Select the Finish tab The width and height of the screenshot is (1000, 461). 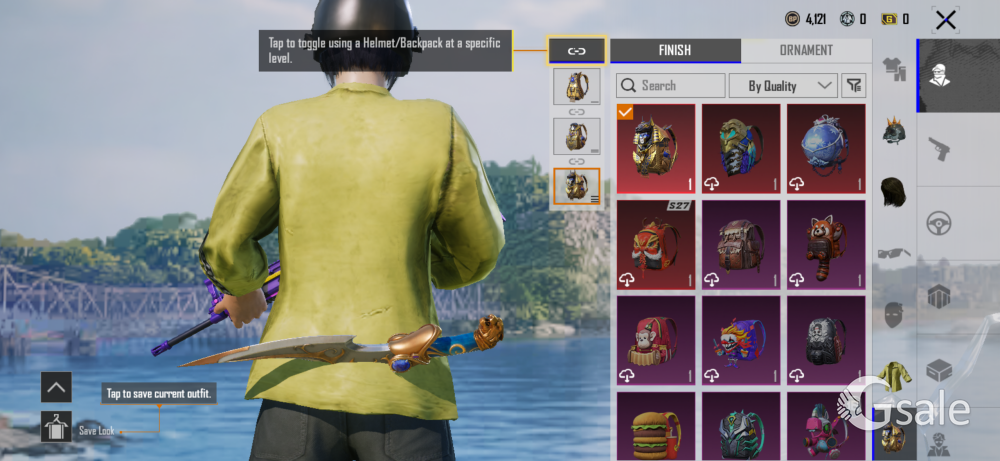(x=675, y=50)
